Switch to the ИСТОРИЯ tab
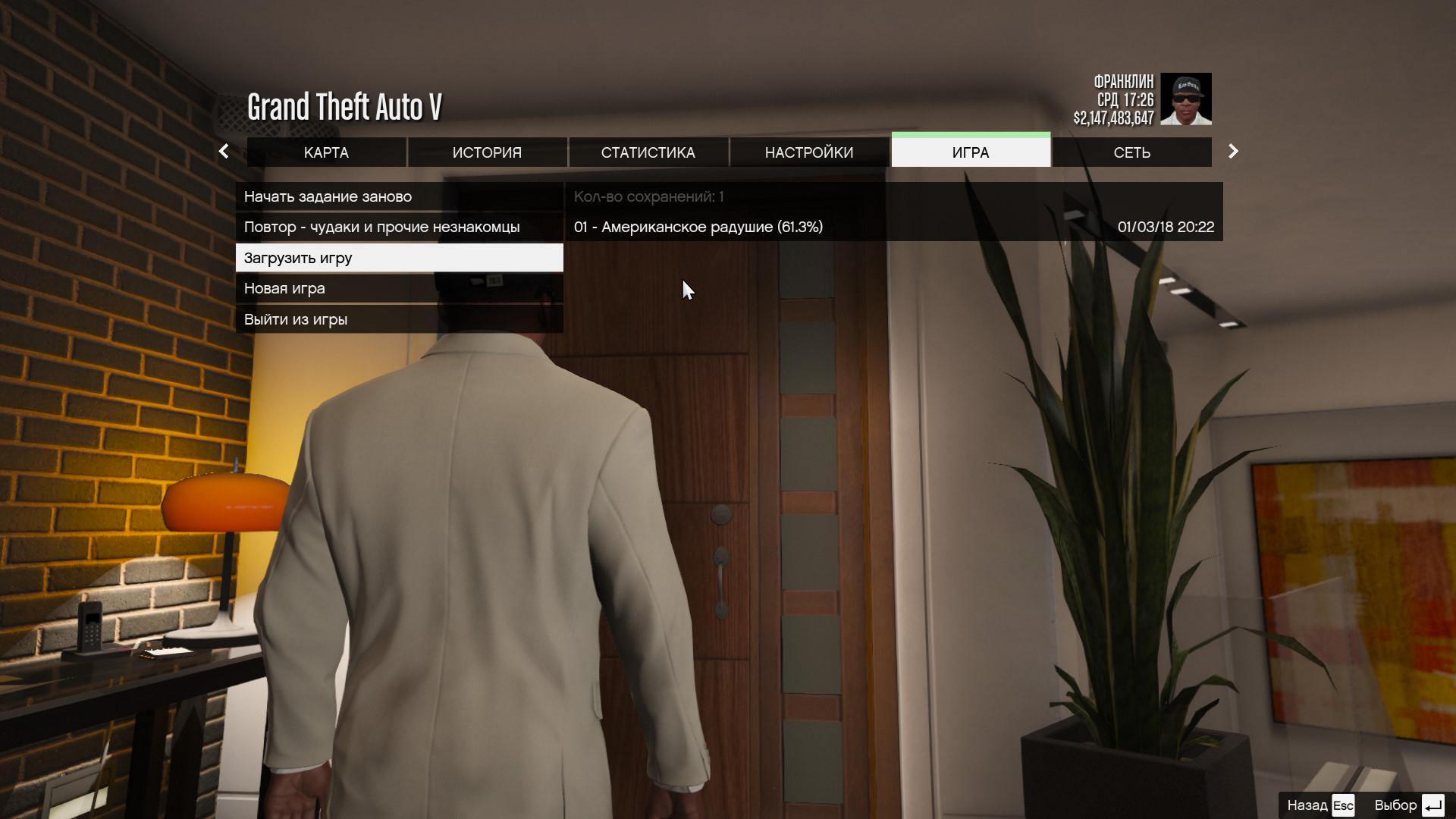Viewport: 1456px width, 819px height. 487,152
